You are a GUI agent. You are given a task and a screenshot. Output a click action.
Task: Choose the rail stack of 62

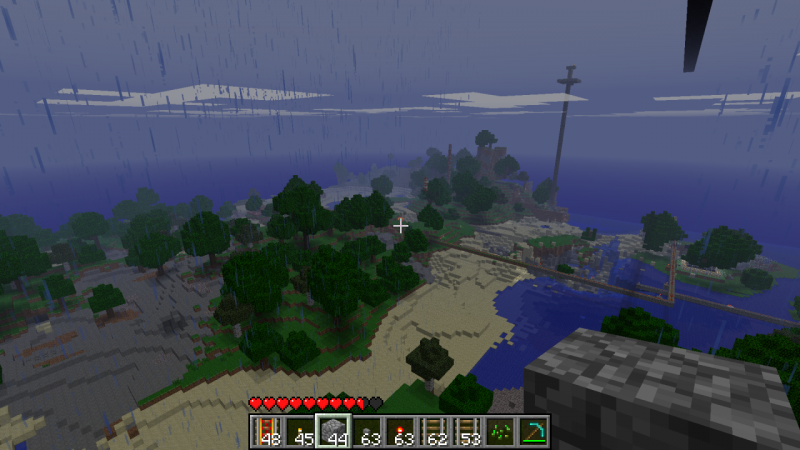click(x=432, y=430)
